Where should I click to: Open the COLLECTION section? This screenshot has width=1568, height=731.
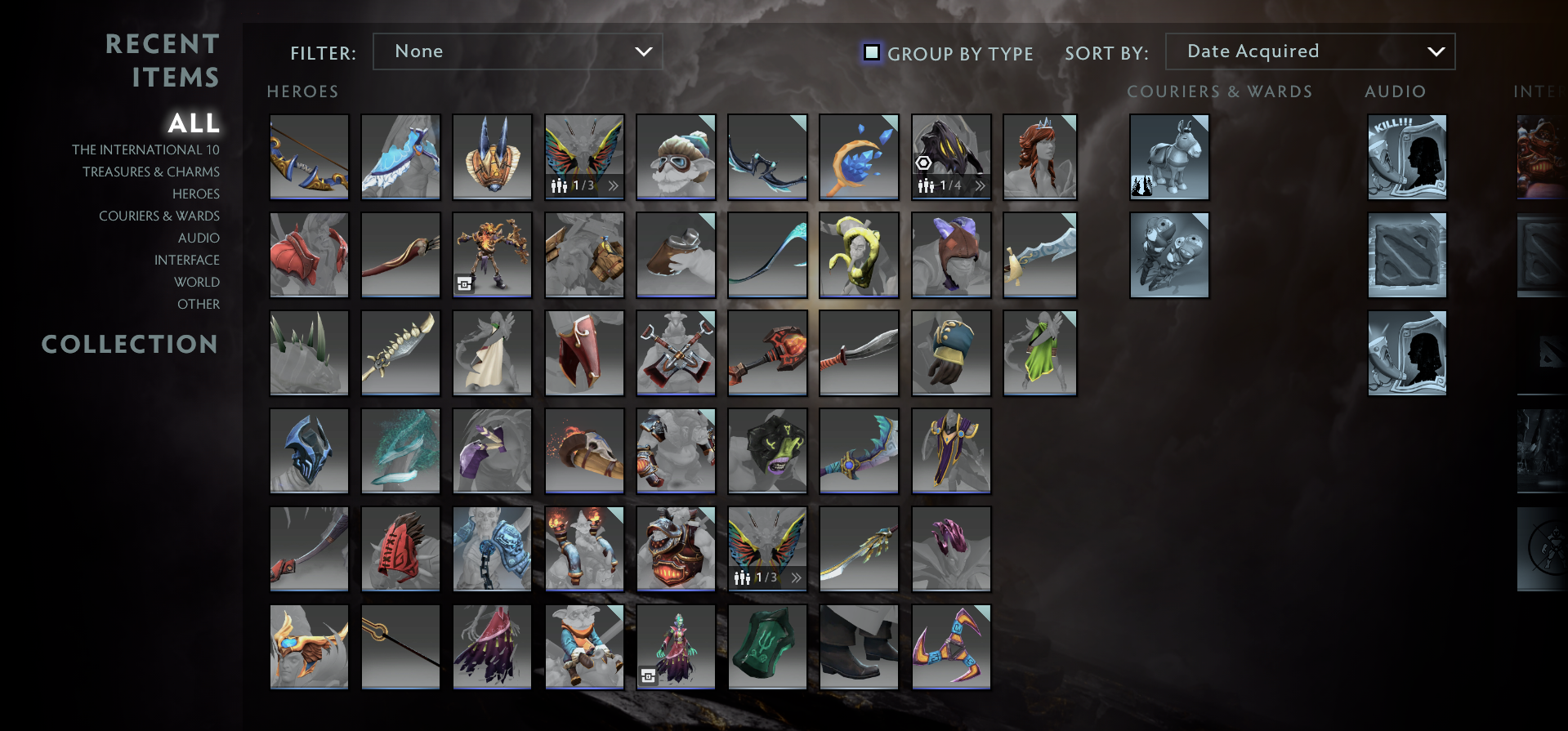click(x=130, y=345)
